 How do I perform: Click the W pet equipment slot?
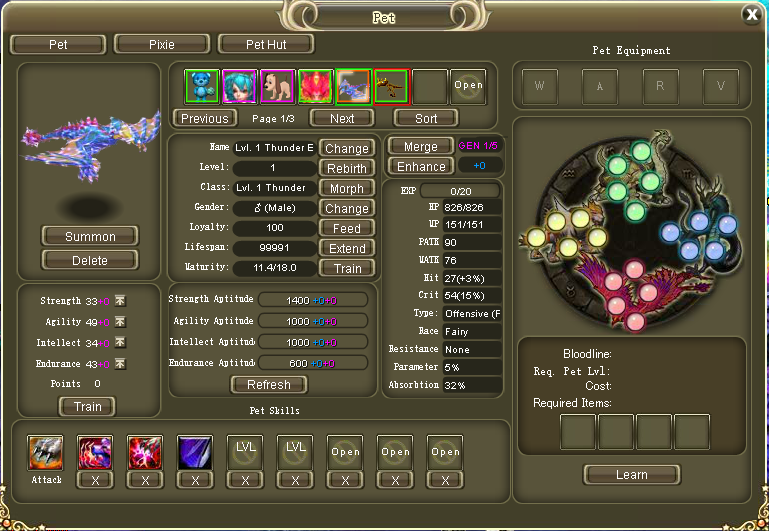coord(541,86)
